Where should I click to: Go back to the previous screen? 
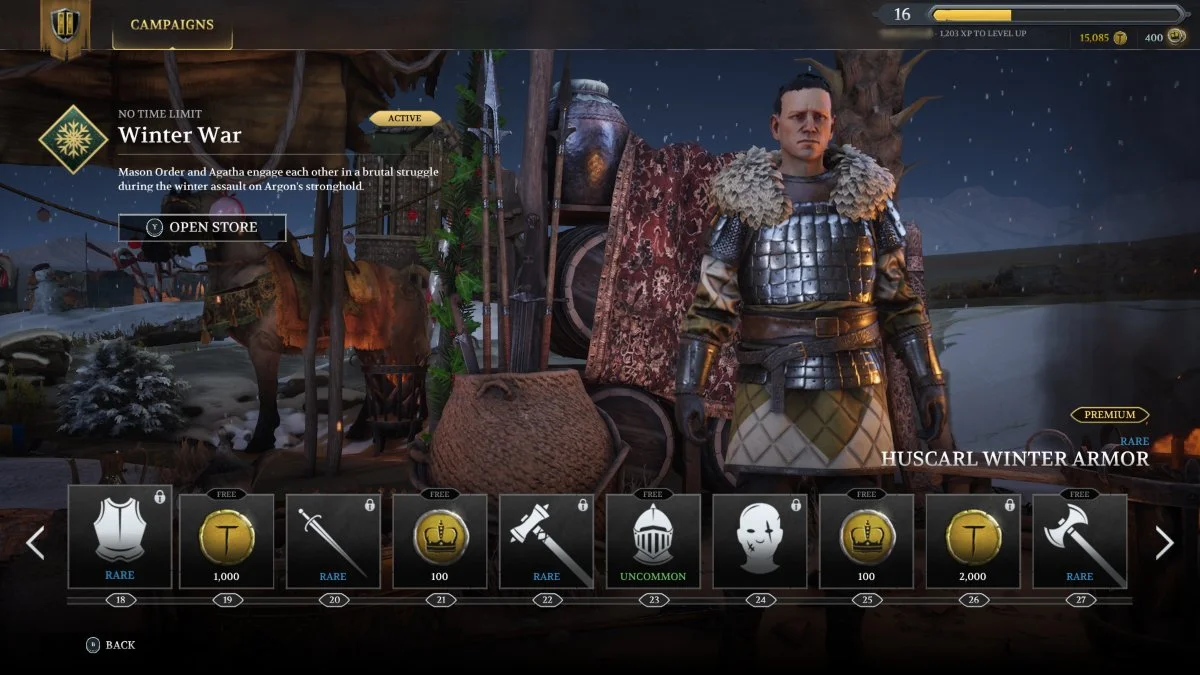[110, 645]
